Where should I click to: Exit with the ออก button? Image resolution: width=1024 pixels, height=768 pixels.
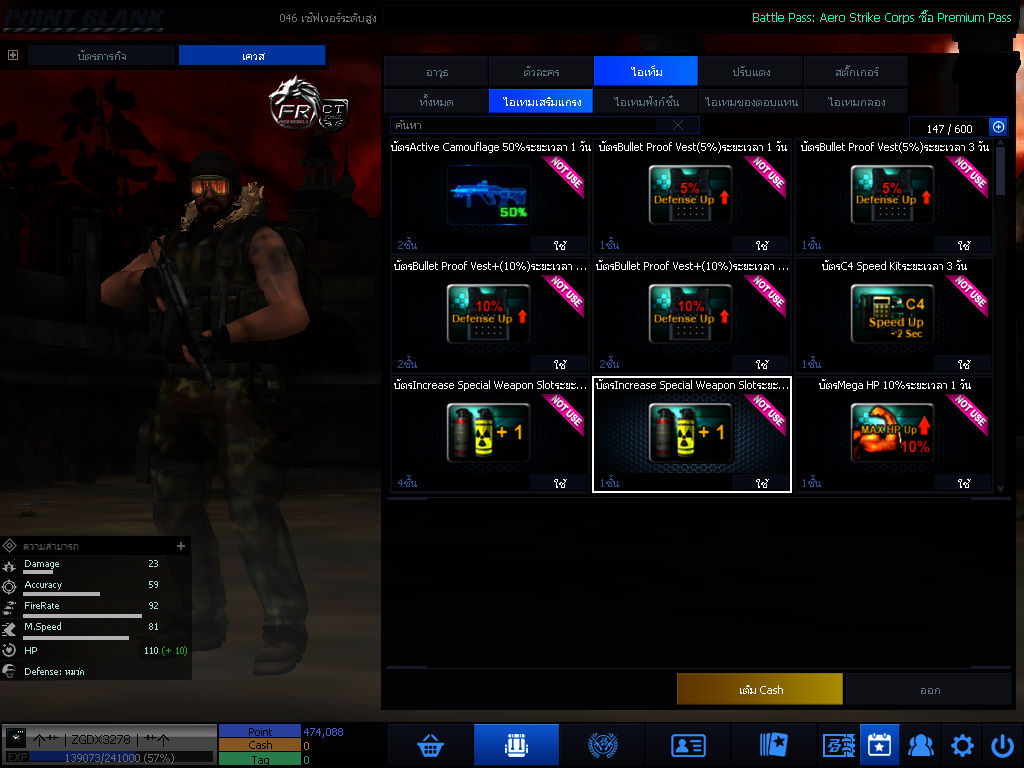pyautogui.click(x=929, y=689)
